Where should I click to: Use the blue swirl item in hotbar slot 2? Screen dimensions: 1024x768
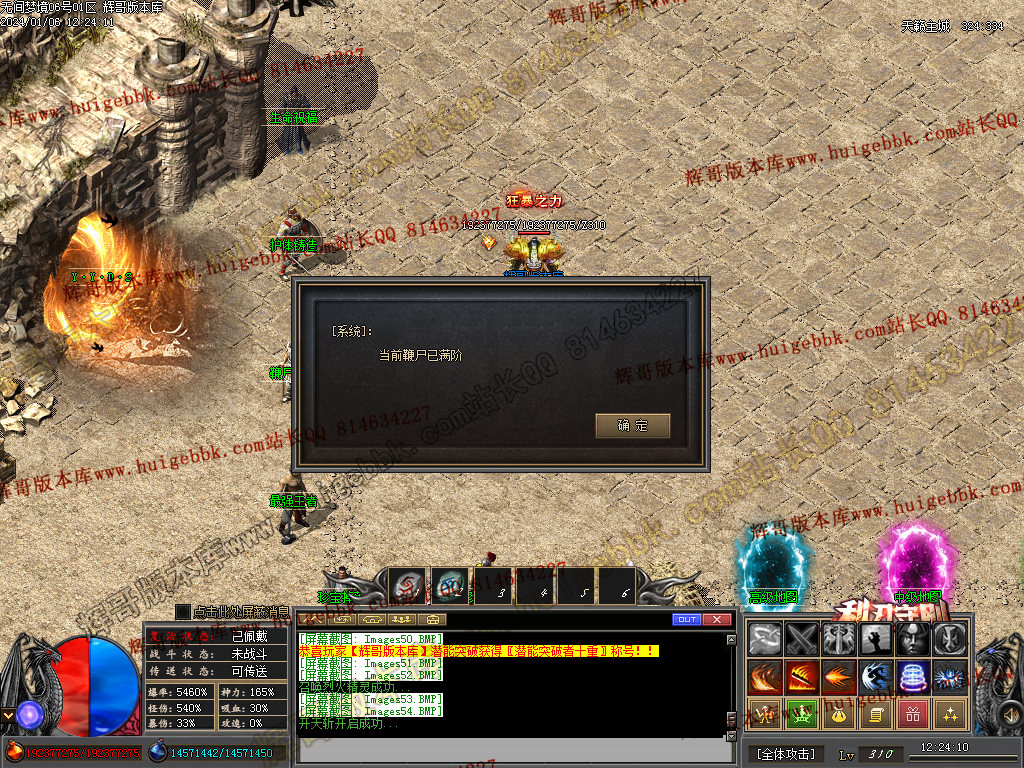click(x=448, y=587)
